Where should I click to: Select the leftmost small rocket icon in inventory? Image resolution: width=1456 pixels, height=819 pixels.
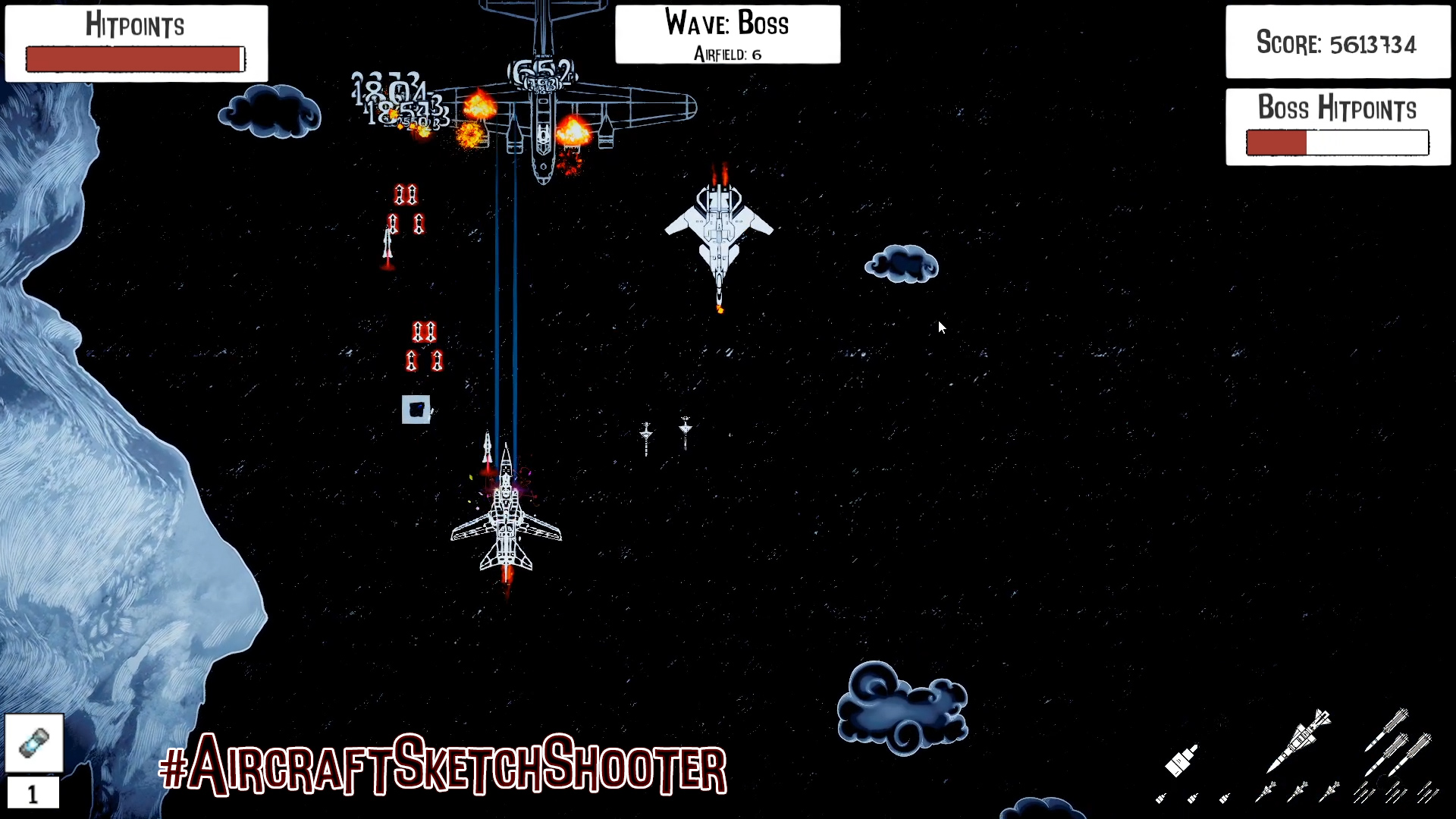[1160, 799]
